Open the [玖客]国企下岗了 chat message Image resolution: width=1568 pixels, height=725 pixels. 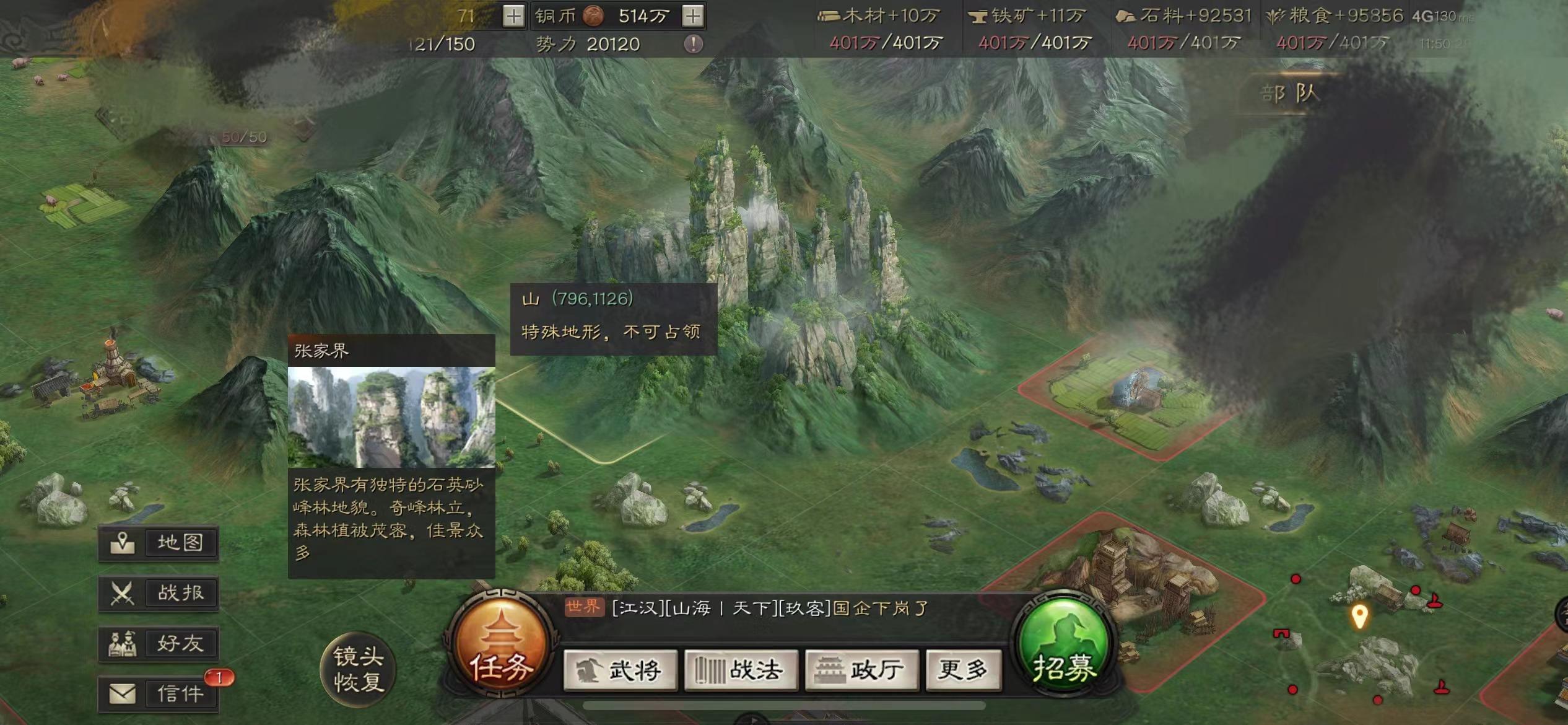pyautogui.click(x=774, y=609)
